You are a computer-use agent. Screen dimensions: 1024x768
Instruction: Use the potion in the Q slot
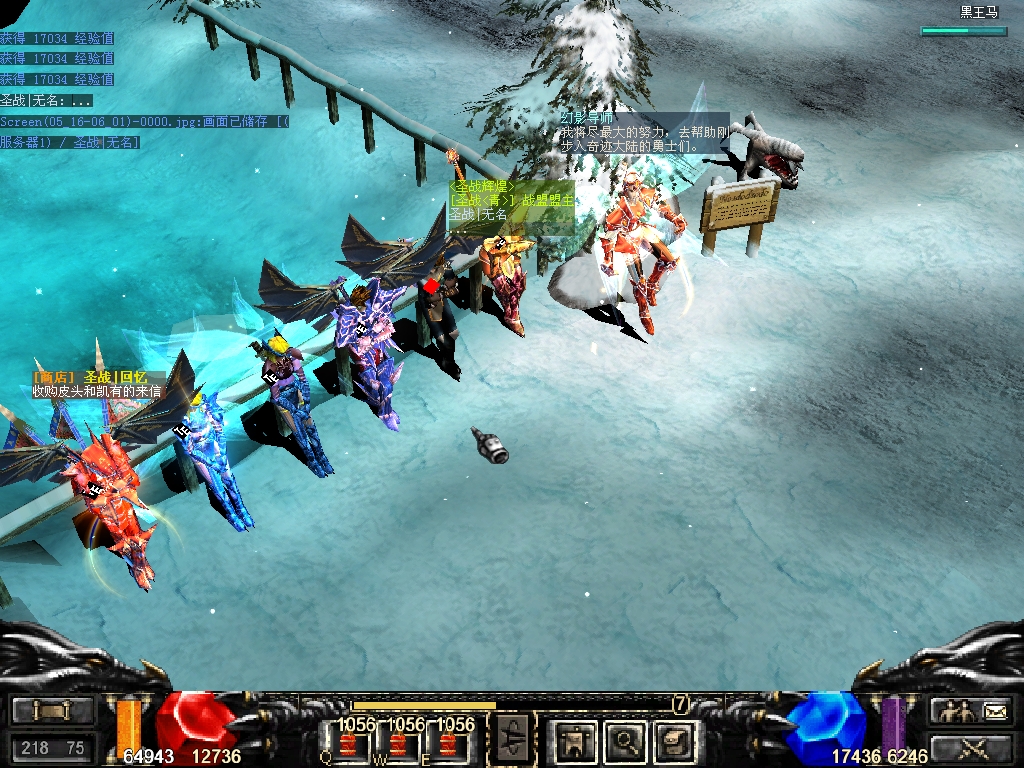pos(348,744)
